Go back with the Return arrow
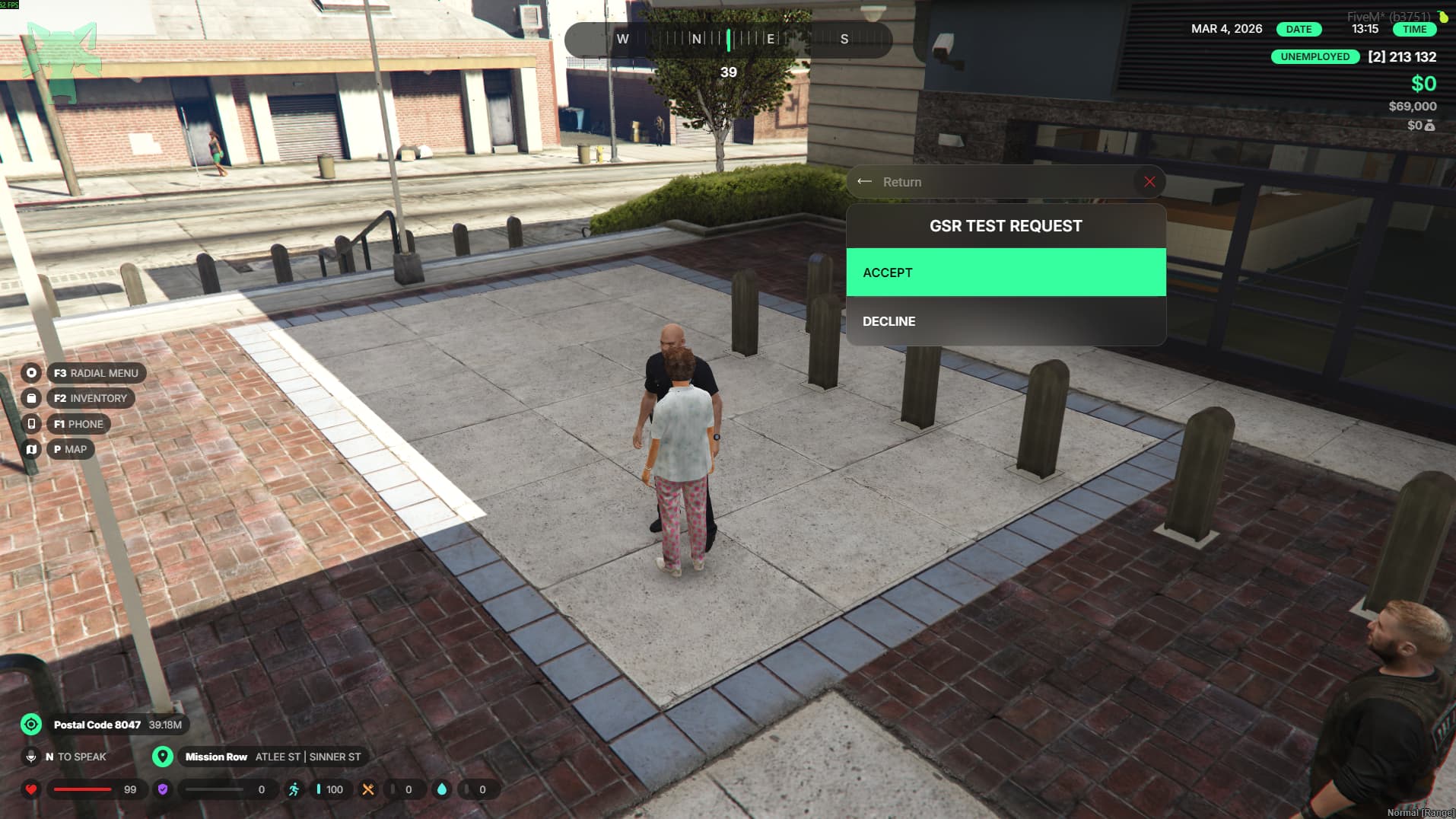 (x=865, y=182)
